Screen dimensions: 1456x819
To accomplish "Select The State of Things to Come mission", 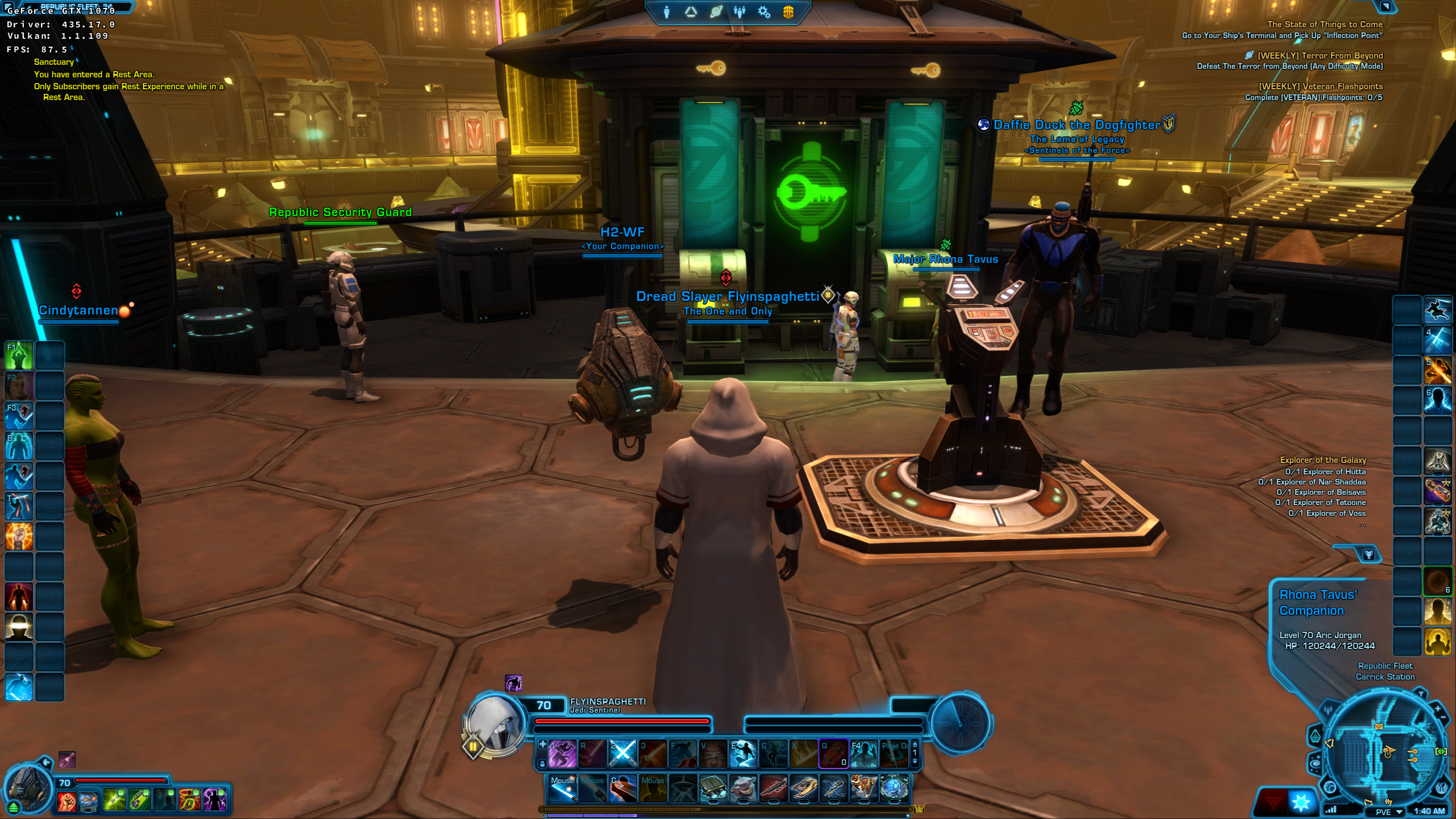I will pos(1325,24).
